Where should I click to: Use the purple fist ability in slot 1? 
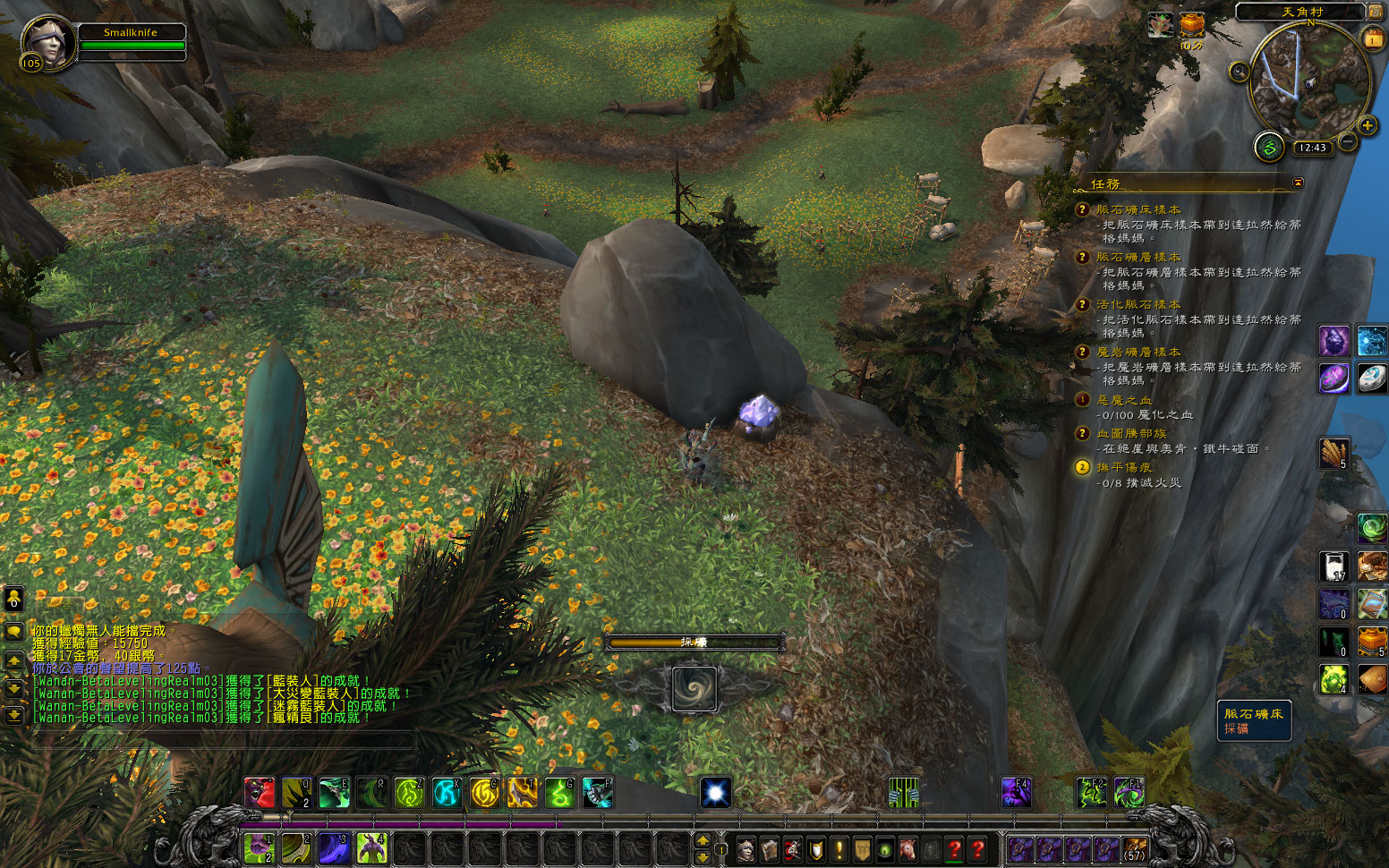pos(259,847)
